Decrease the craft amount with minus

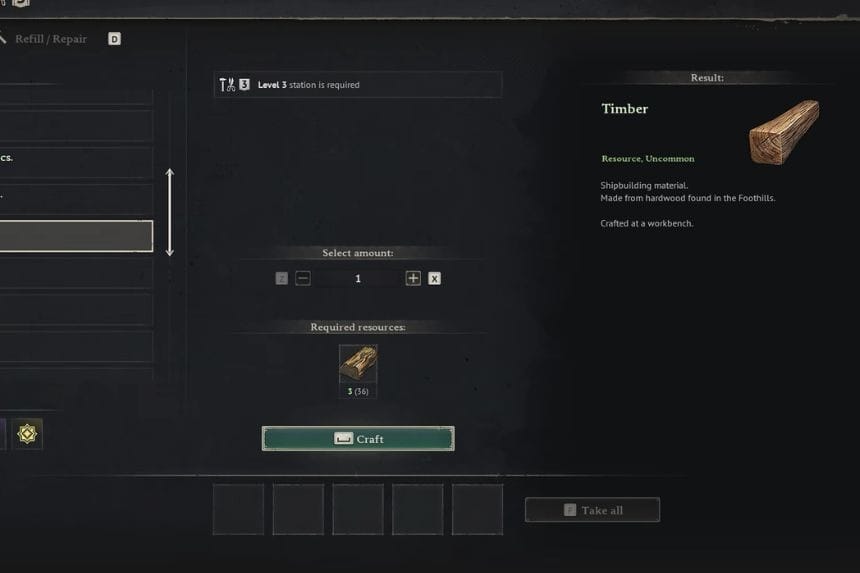click(303, 279)
